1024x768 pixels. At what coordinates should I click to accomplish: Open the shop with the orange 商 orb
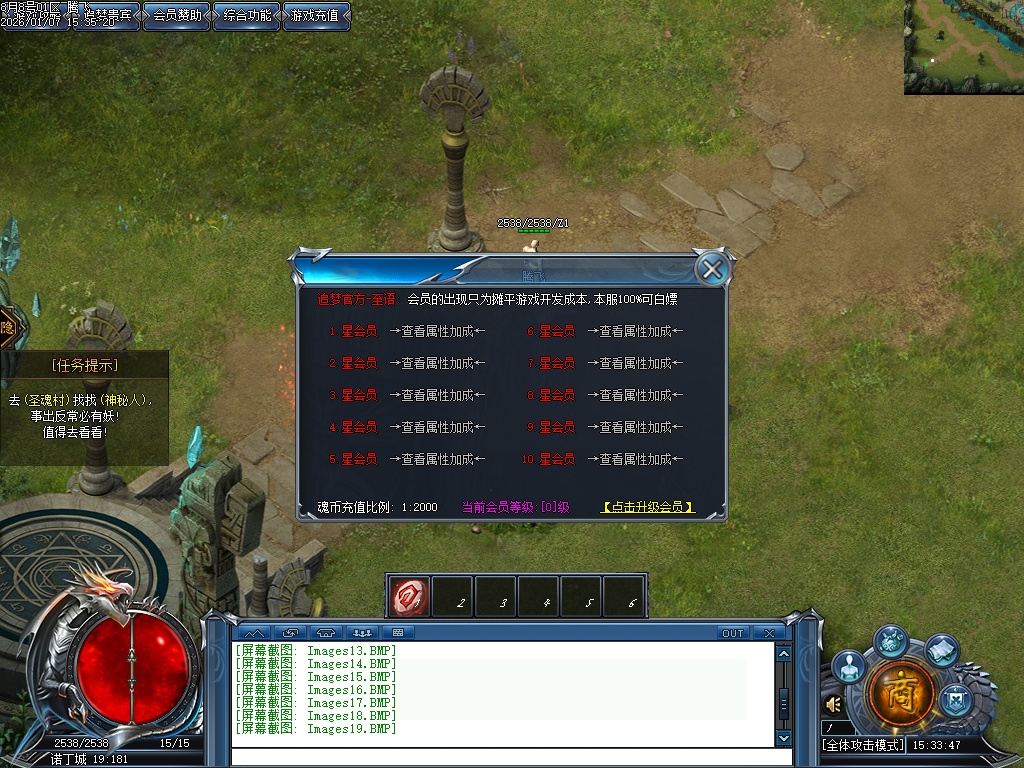click(x=900, y=691)
